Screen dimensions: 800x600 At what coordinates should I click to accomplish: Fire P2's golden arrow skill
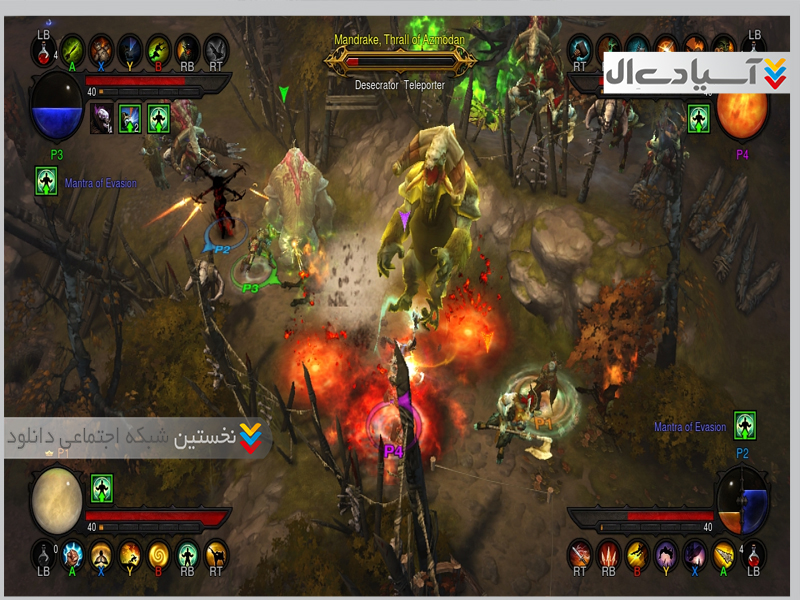click(x=725, y=553)
